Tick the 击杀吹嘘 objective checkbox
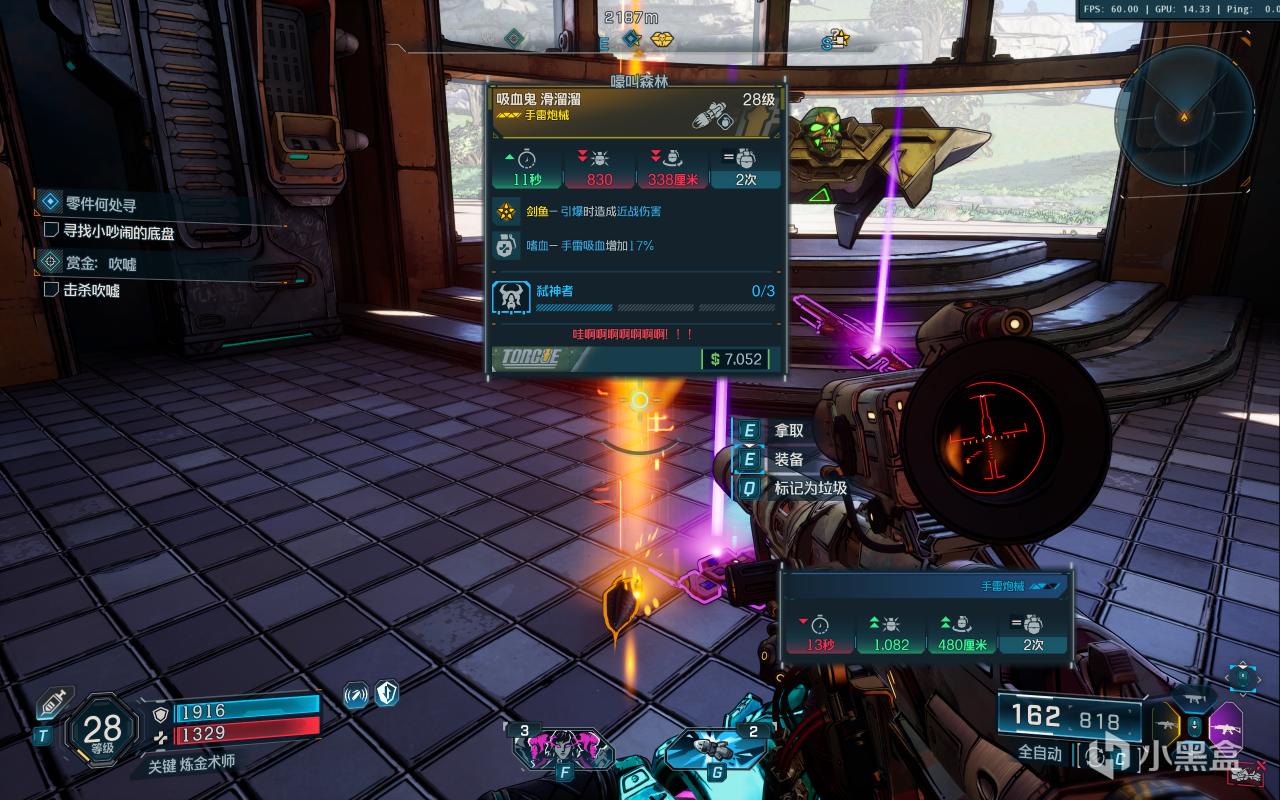1280x800 pixels. click(x=52, y=290)
